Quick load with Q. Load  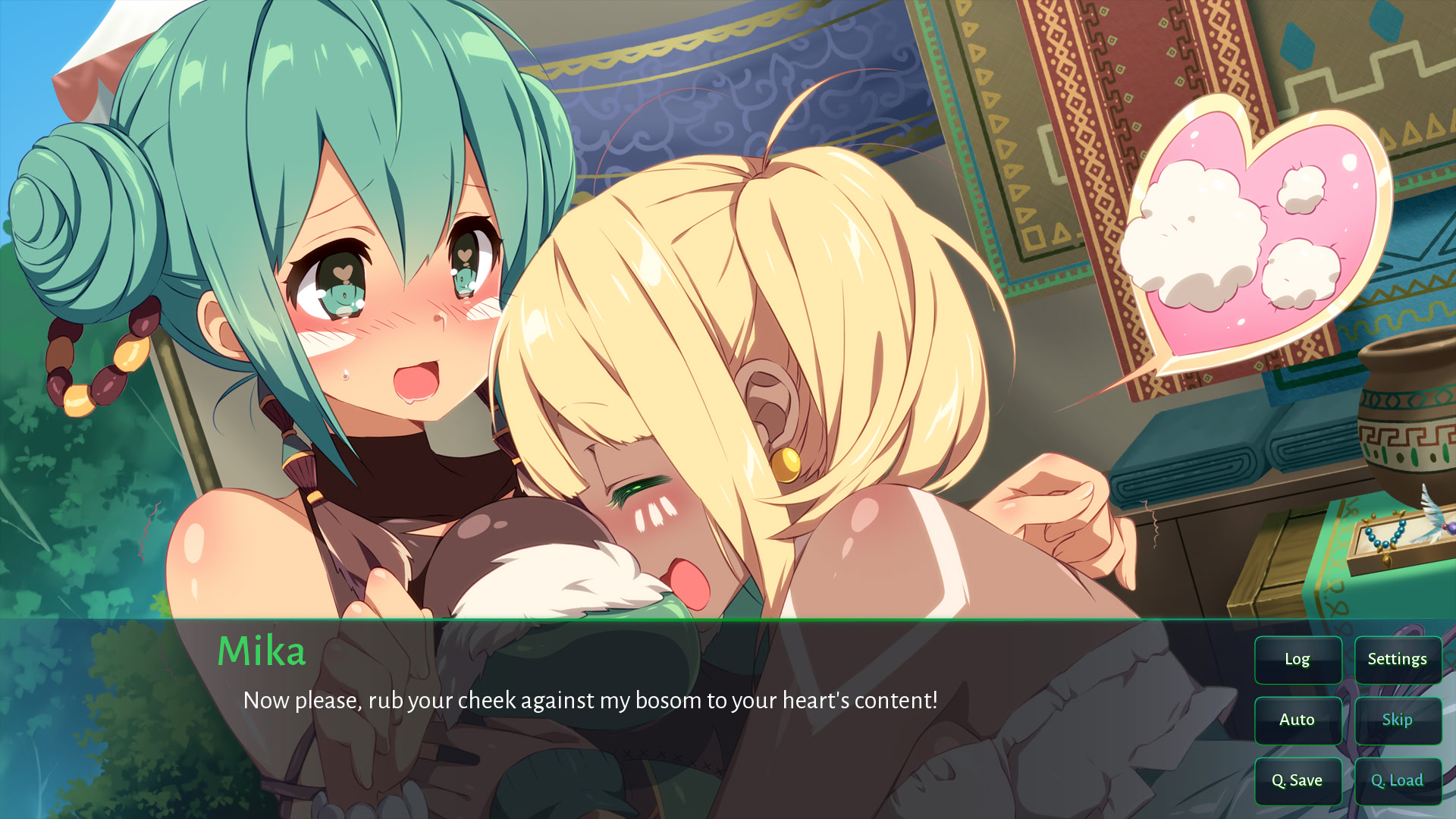point(1397,781)
